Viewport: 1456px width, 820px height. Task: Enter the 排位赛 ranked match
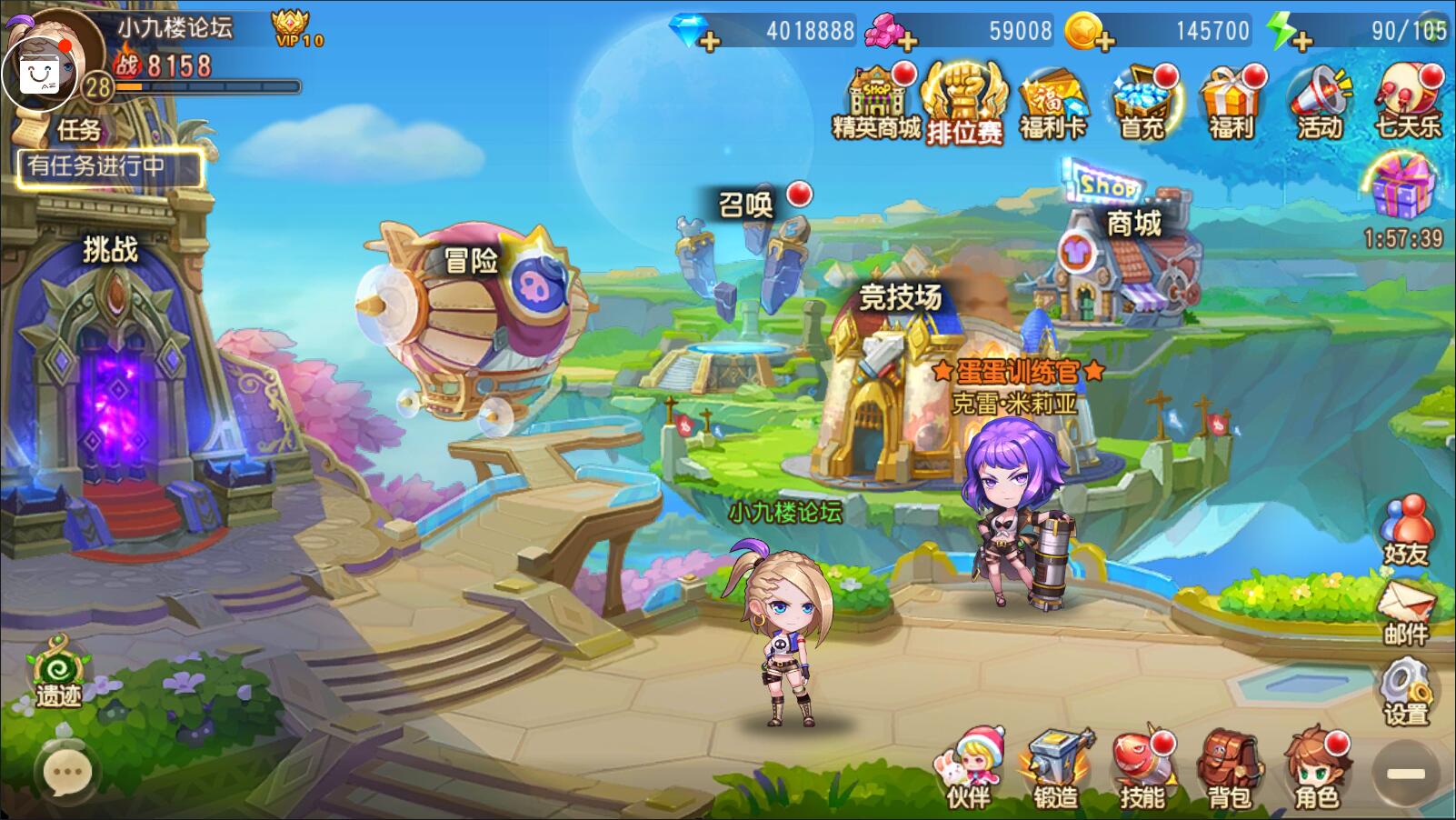click(964, 104)
